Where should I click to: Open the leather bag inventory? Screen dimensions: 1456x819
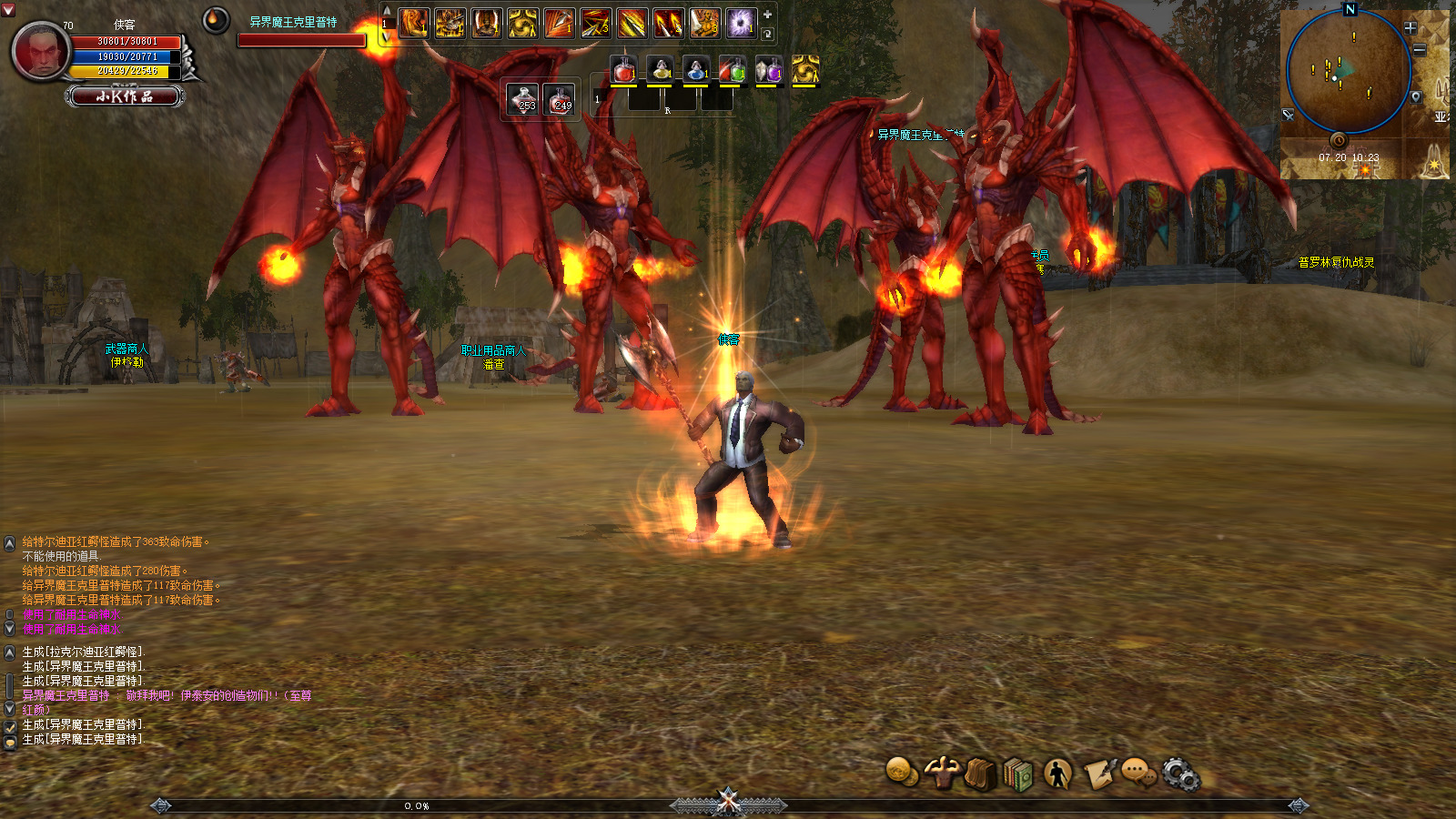[980, 774]
